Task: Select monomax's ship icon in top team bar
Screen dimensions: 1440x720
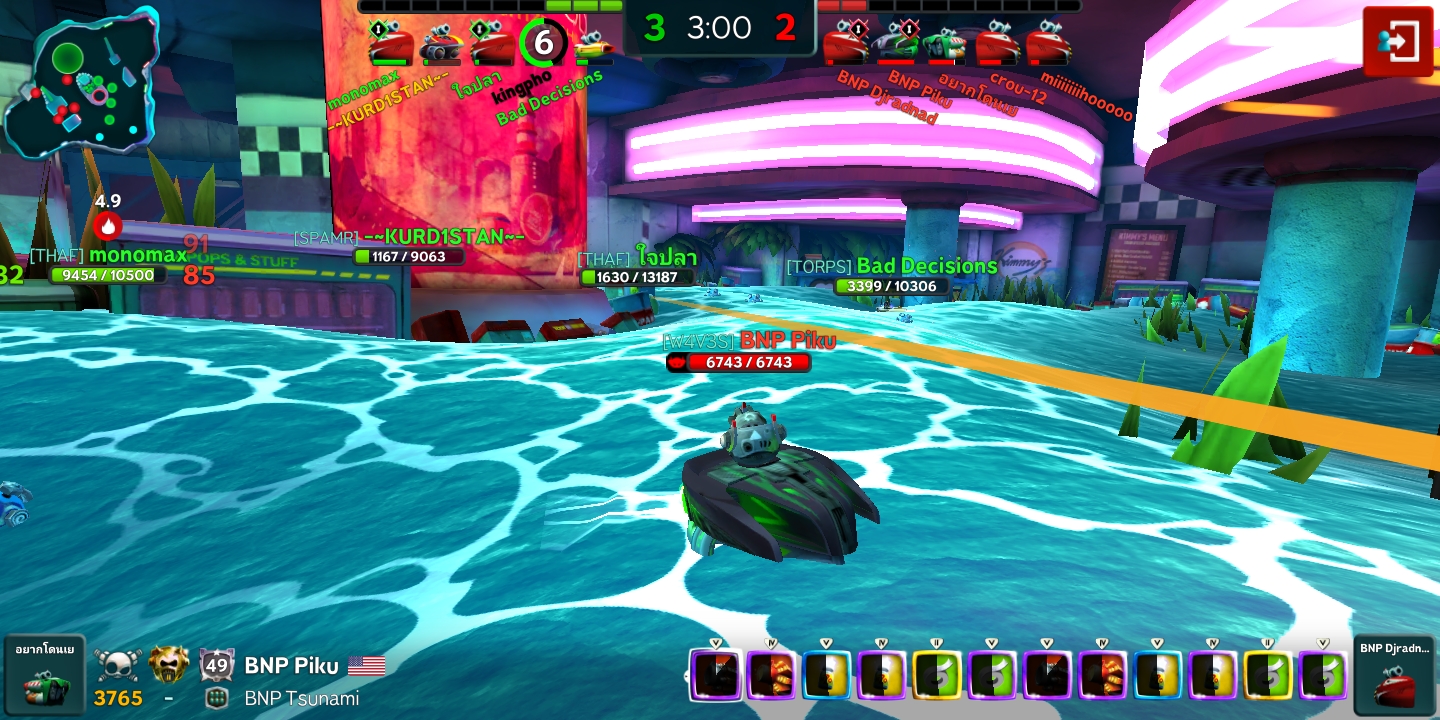Action: click(390, 45)
